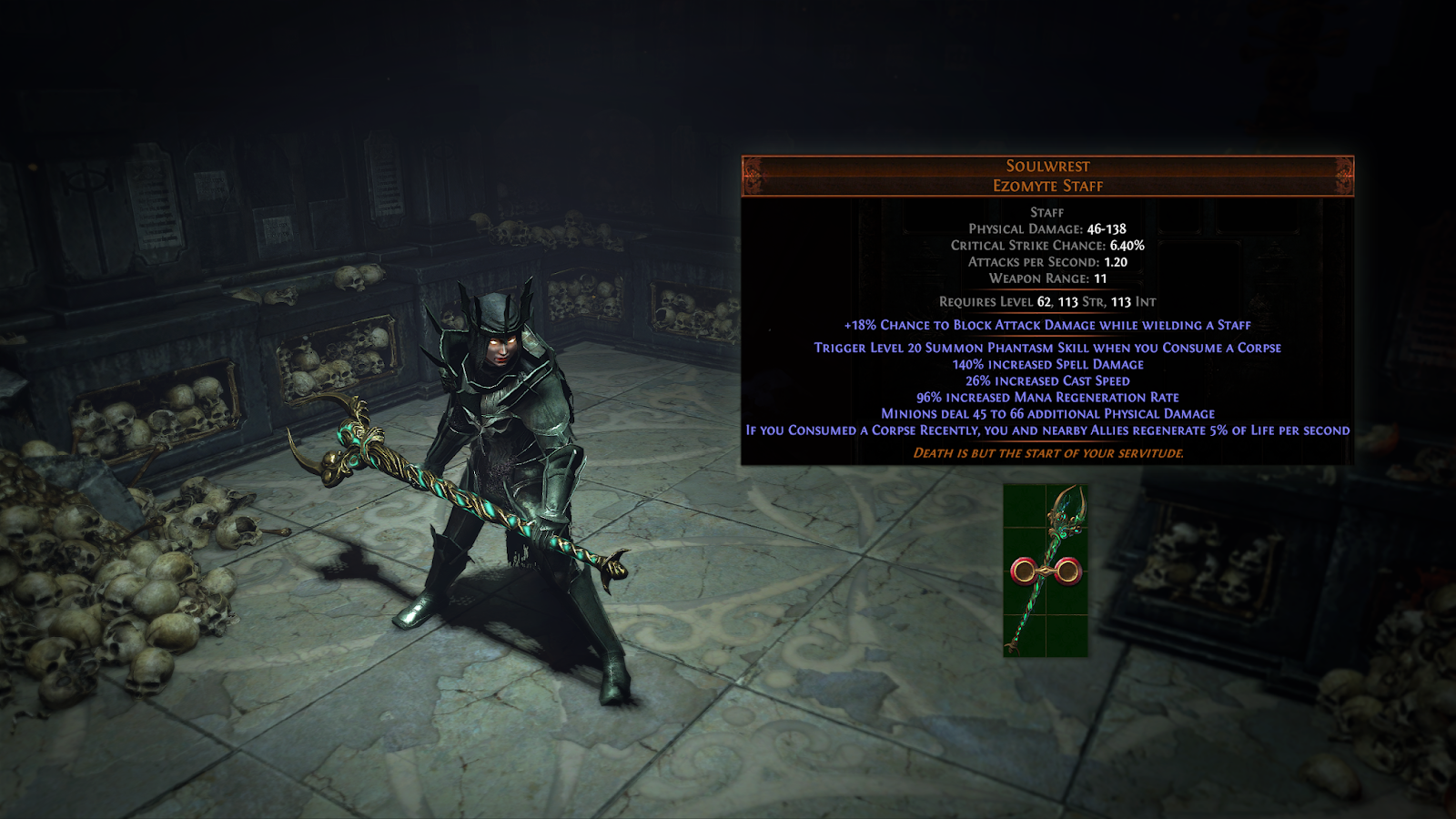
Task: Click the Summon Phantasm trigger modifier line
Action: 1047,347
